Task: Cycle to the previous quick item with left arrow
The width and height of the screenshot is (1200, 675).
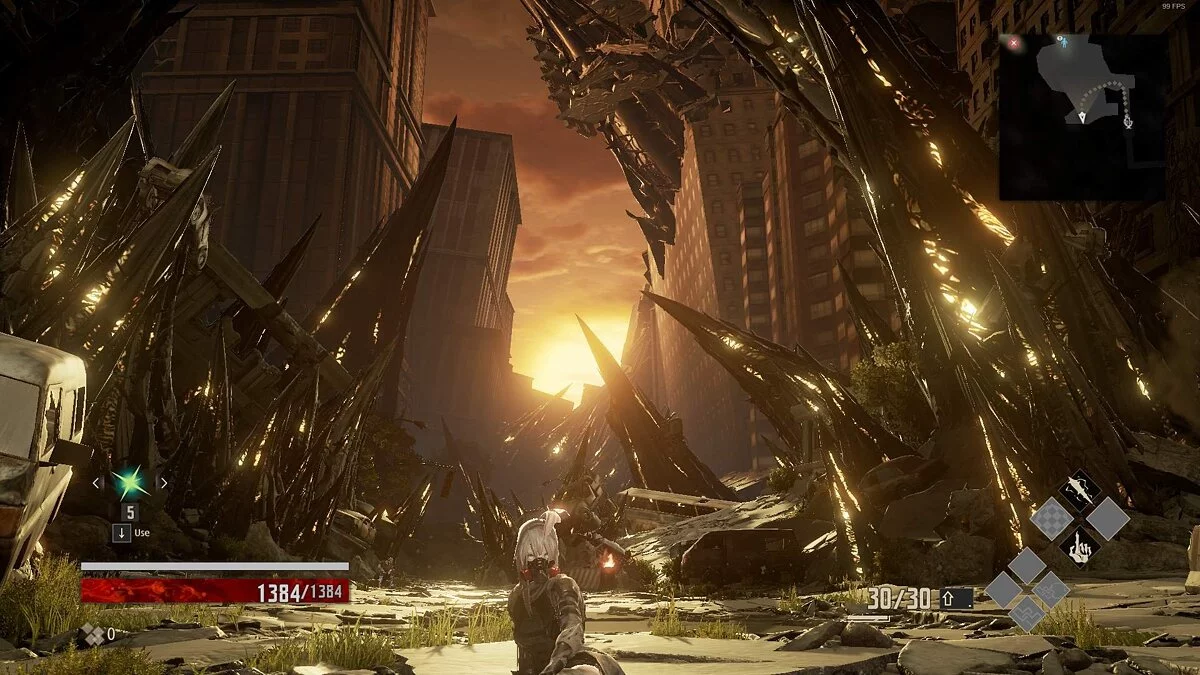Action: [97, 483]
